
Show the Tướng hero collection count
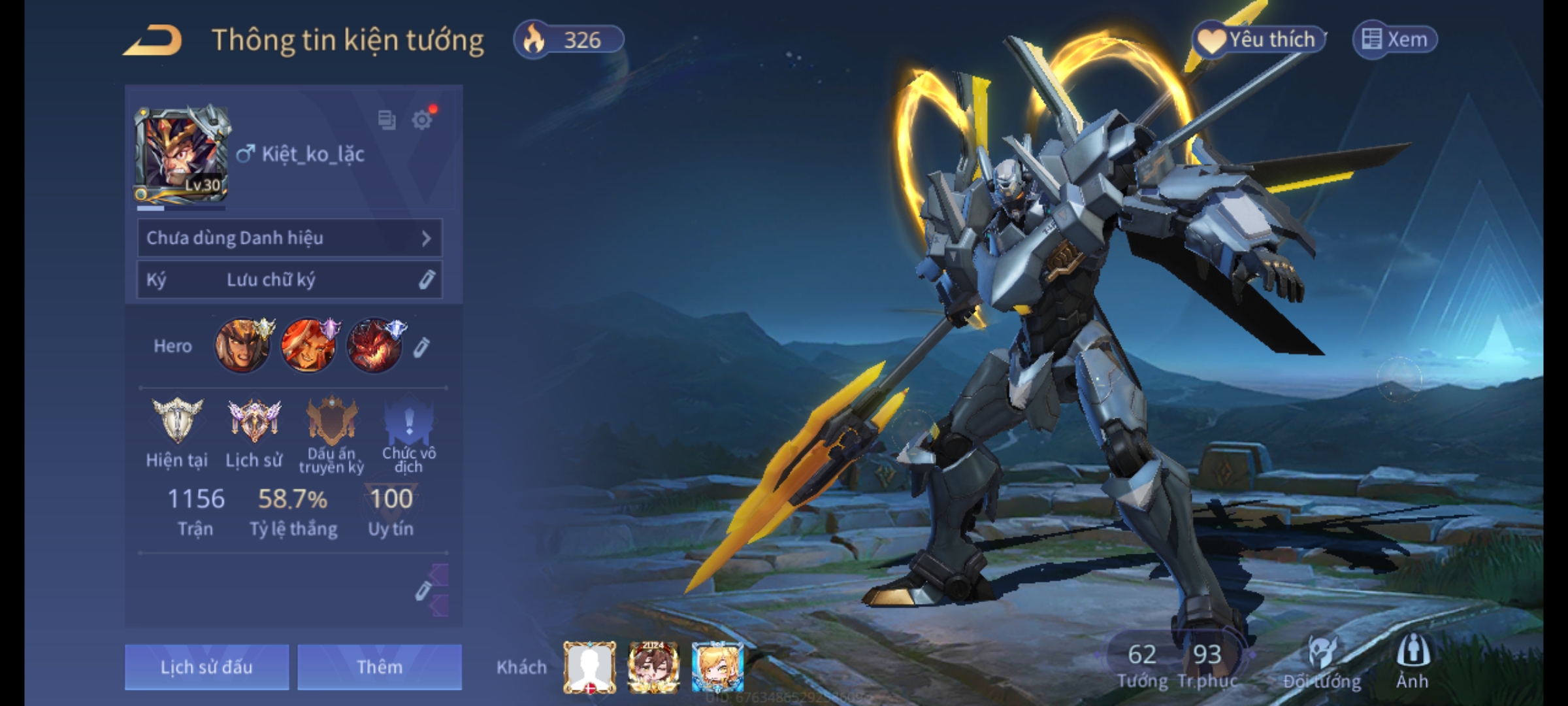1142,664
